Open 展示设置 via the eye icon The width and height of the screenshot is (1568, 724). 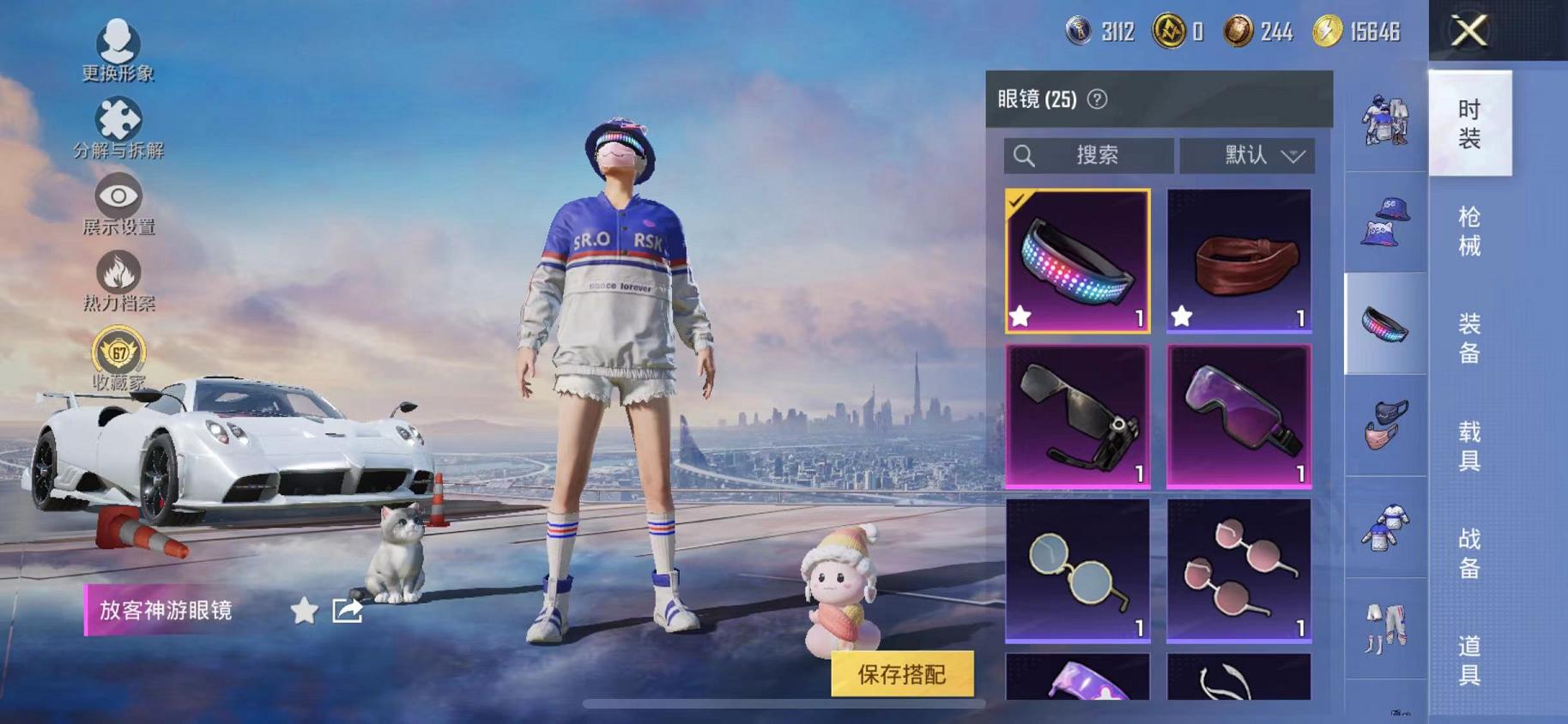point(118,197)
